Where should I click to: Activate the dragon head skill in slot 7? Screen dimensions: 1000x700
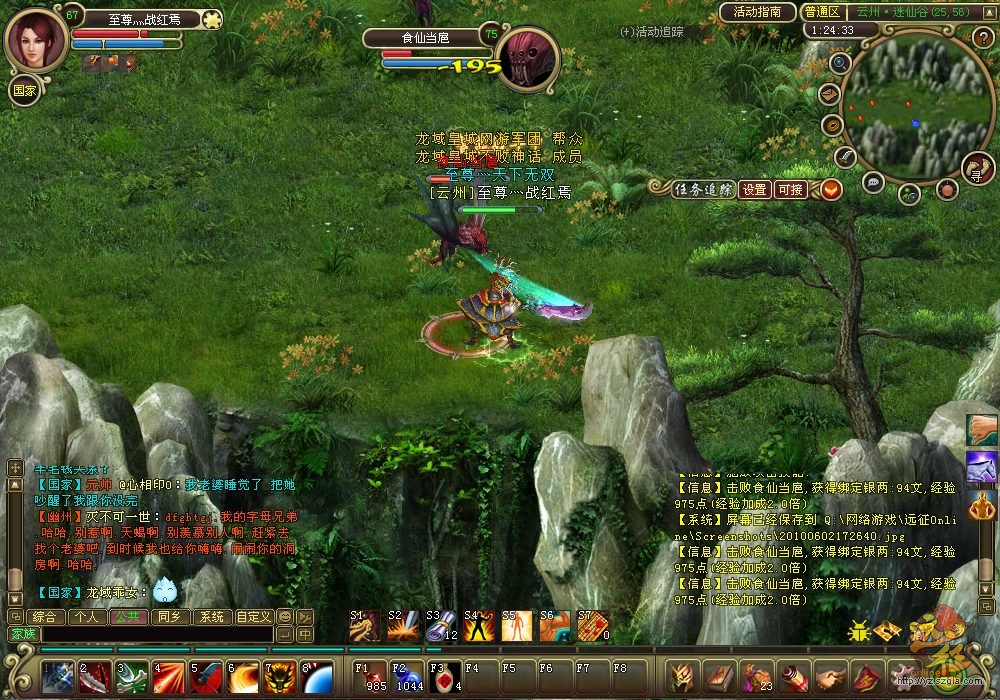pos(279,677)
